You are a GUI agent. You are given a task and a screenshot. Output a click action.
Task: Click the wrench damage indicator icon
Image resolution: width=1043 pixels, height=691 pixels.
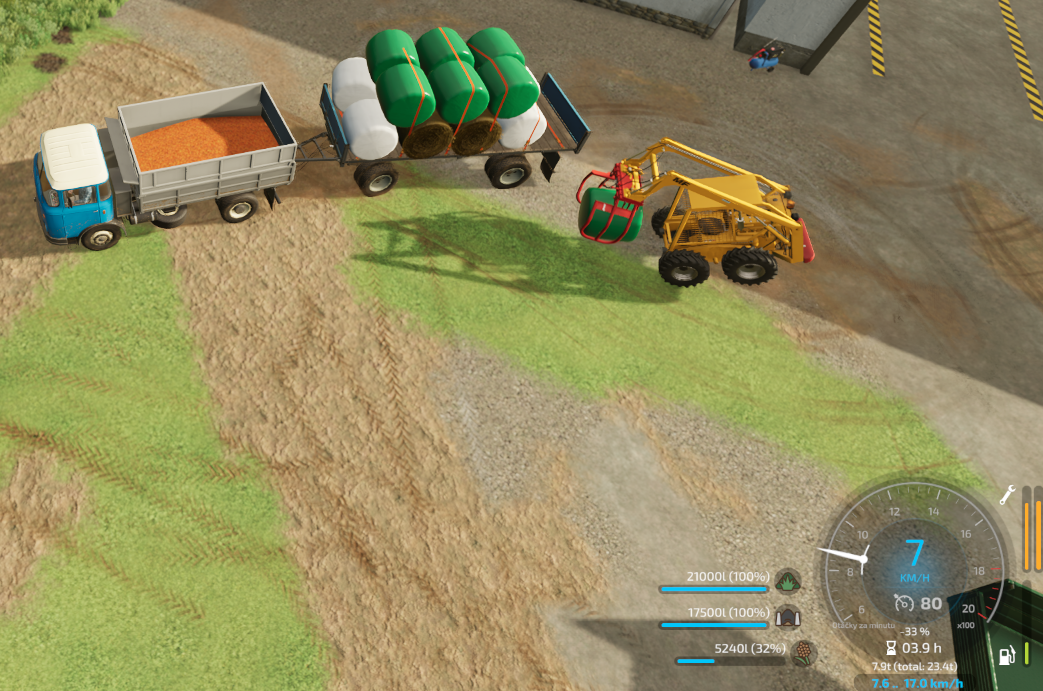coord(1008,494)
